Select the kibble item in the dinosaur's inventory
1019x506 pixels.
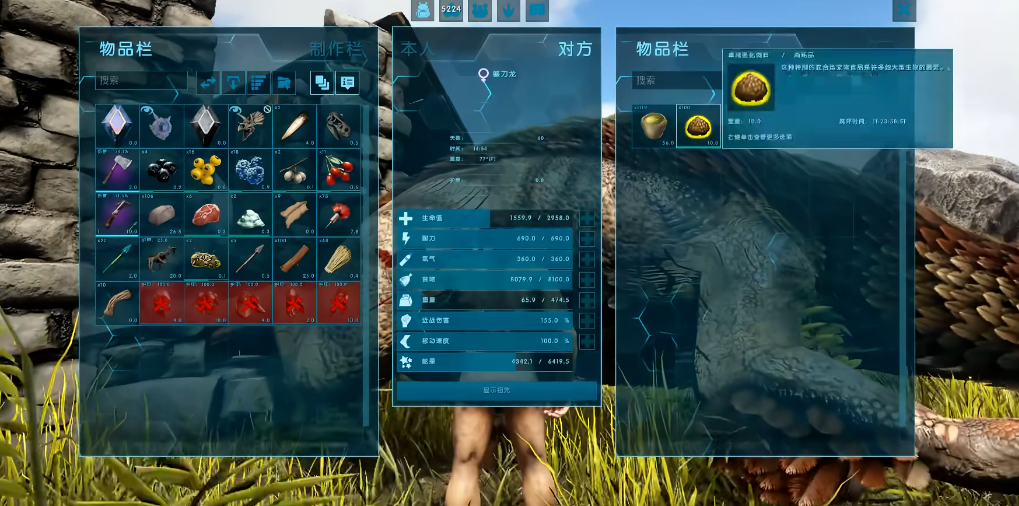coord(699,124)
